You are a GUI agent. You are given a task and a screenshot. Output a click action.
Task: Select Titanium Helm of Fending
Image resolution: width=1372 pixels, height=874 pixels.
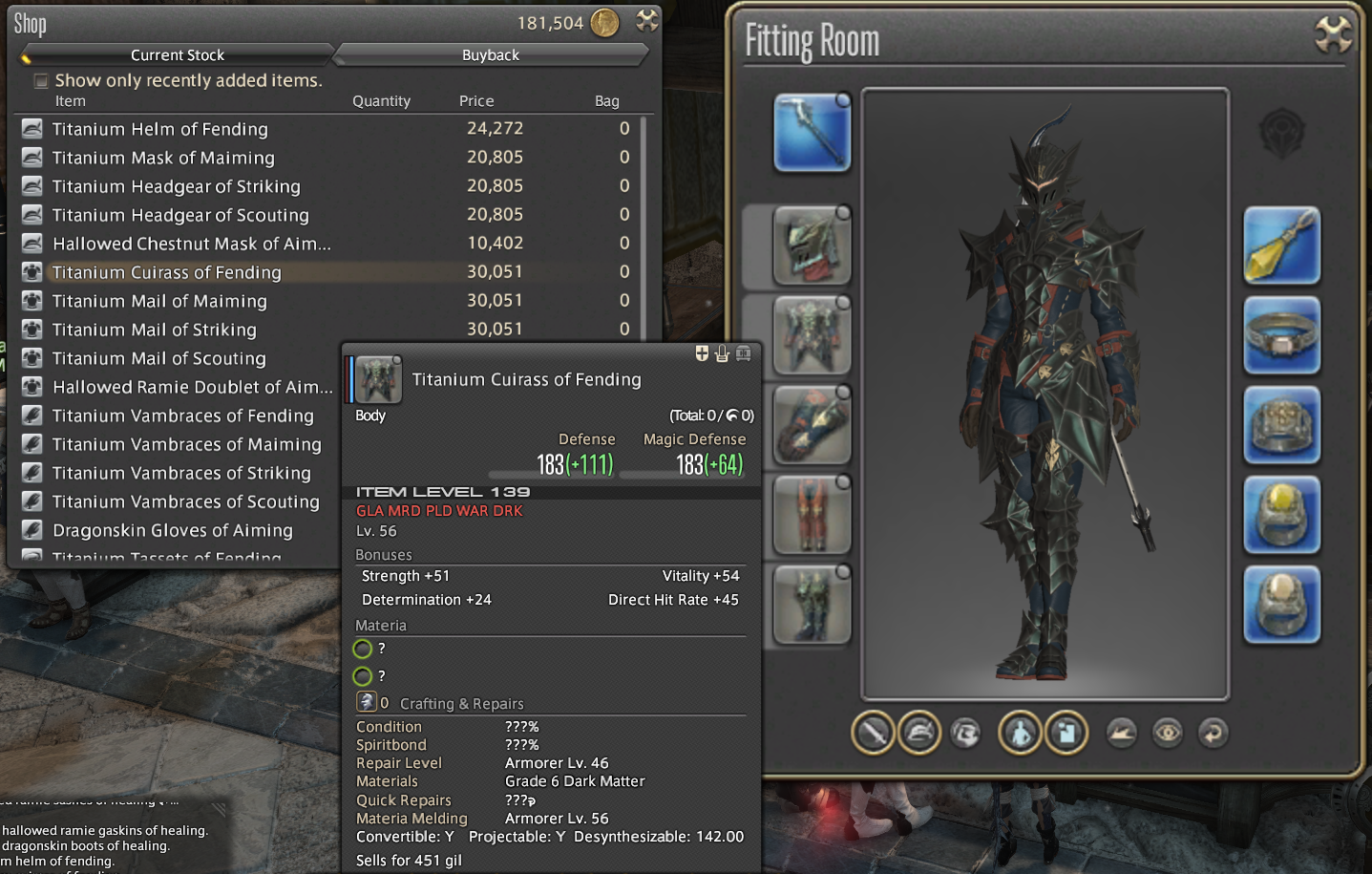coord(159,129)
